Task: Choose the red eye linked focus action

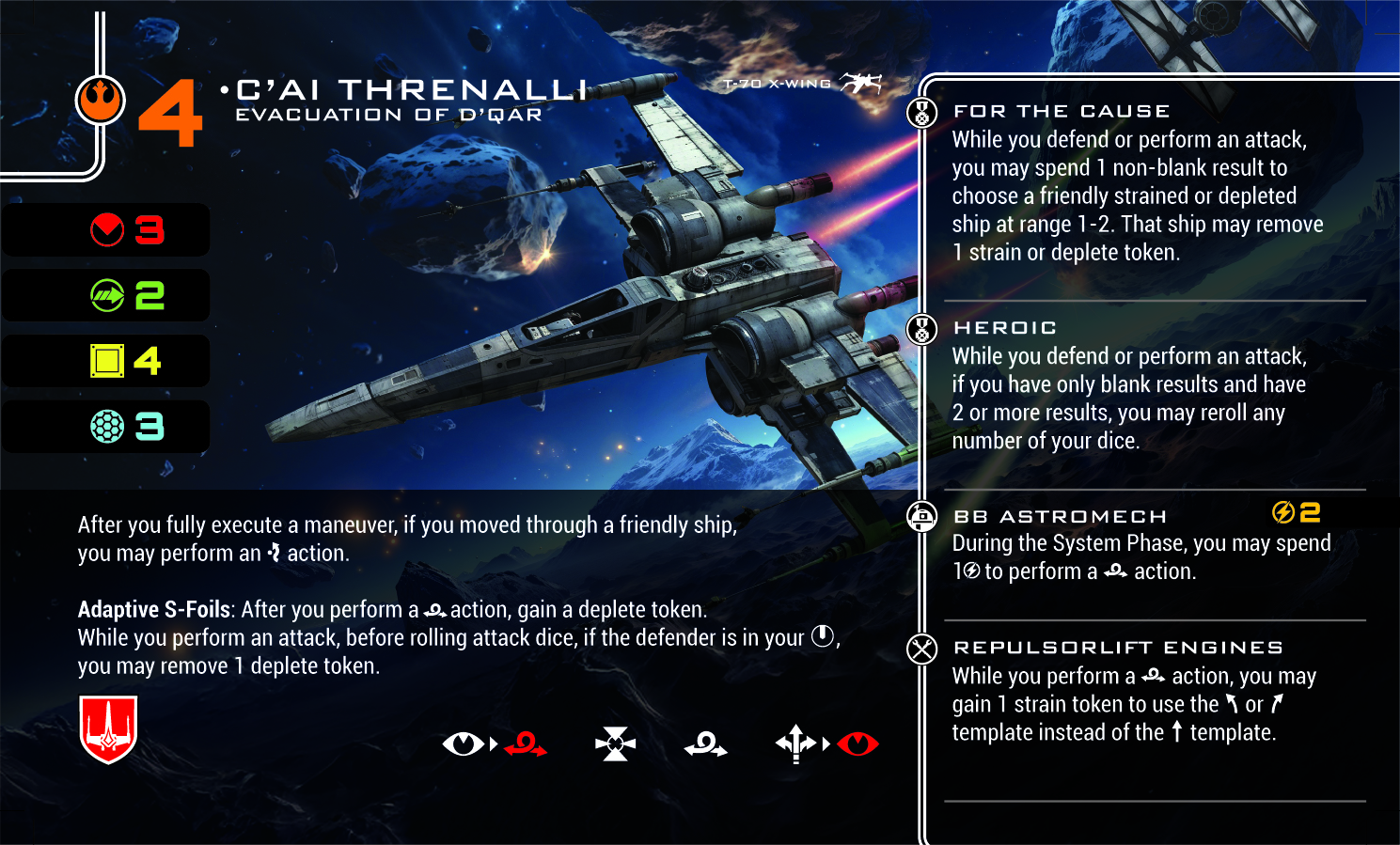Action: tap(857, 744)
